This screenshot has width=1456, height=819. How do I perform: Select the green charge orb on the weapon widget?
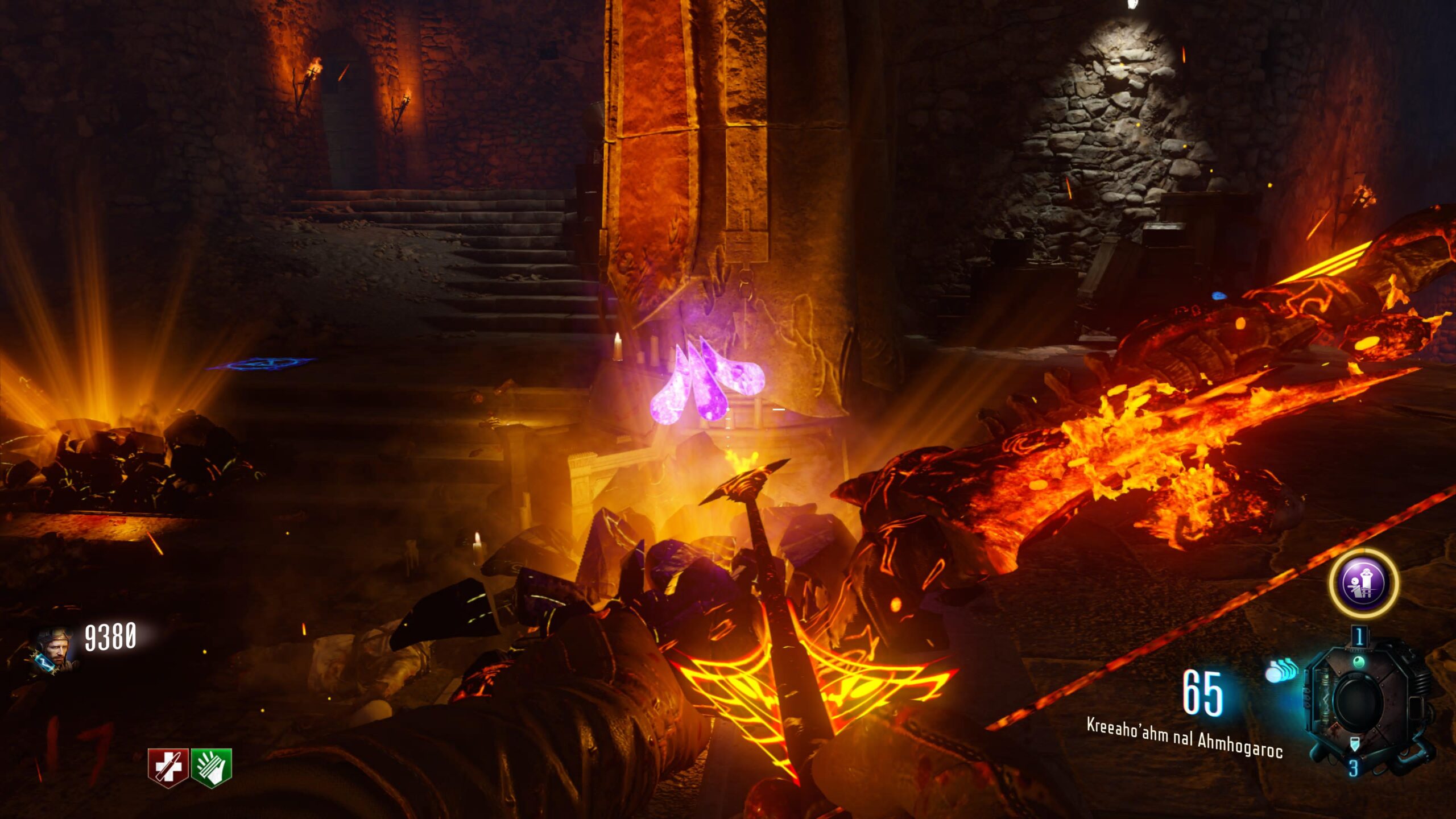[1359, 661]
